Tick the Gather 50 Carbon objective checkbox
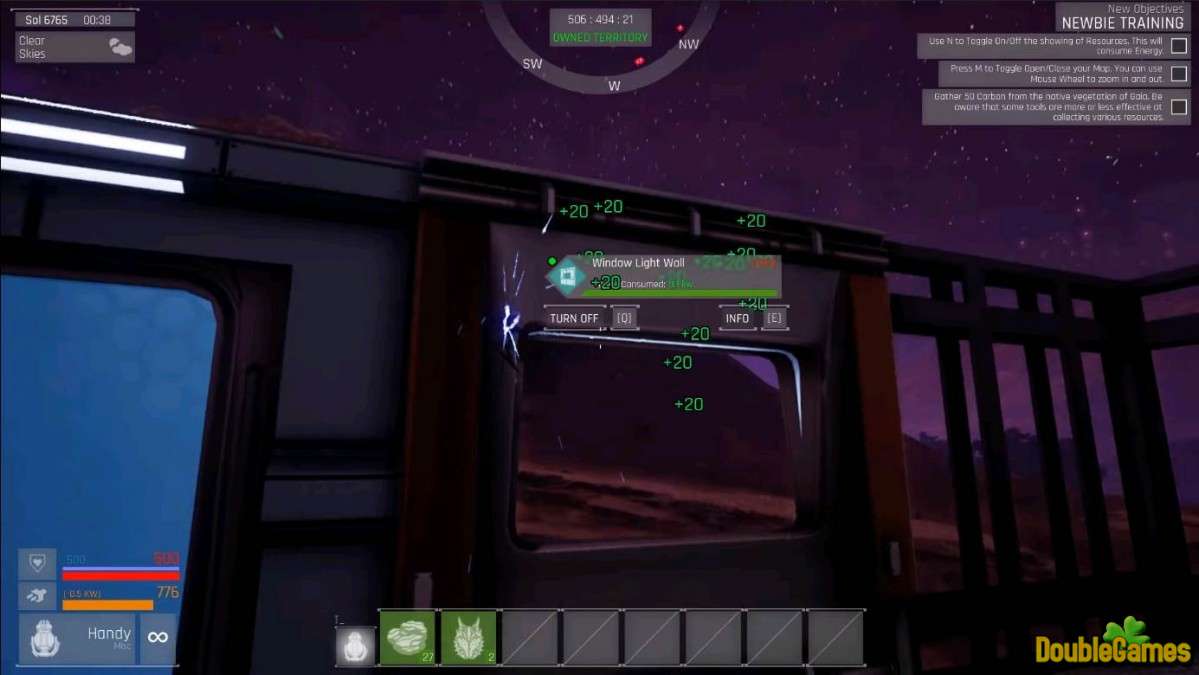 coord(1179,107)
